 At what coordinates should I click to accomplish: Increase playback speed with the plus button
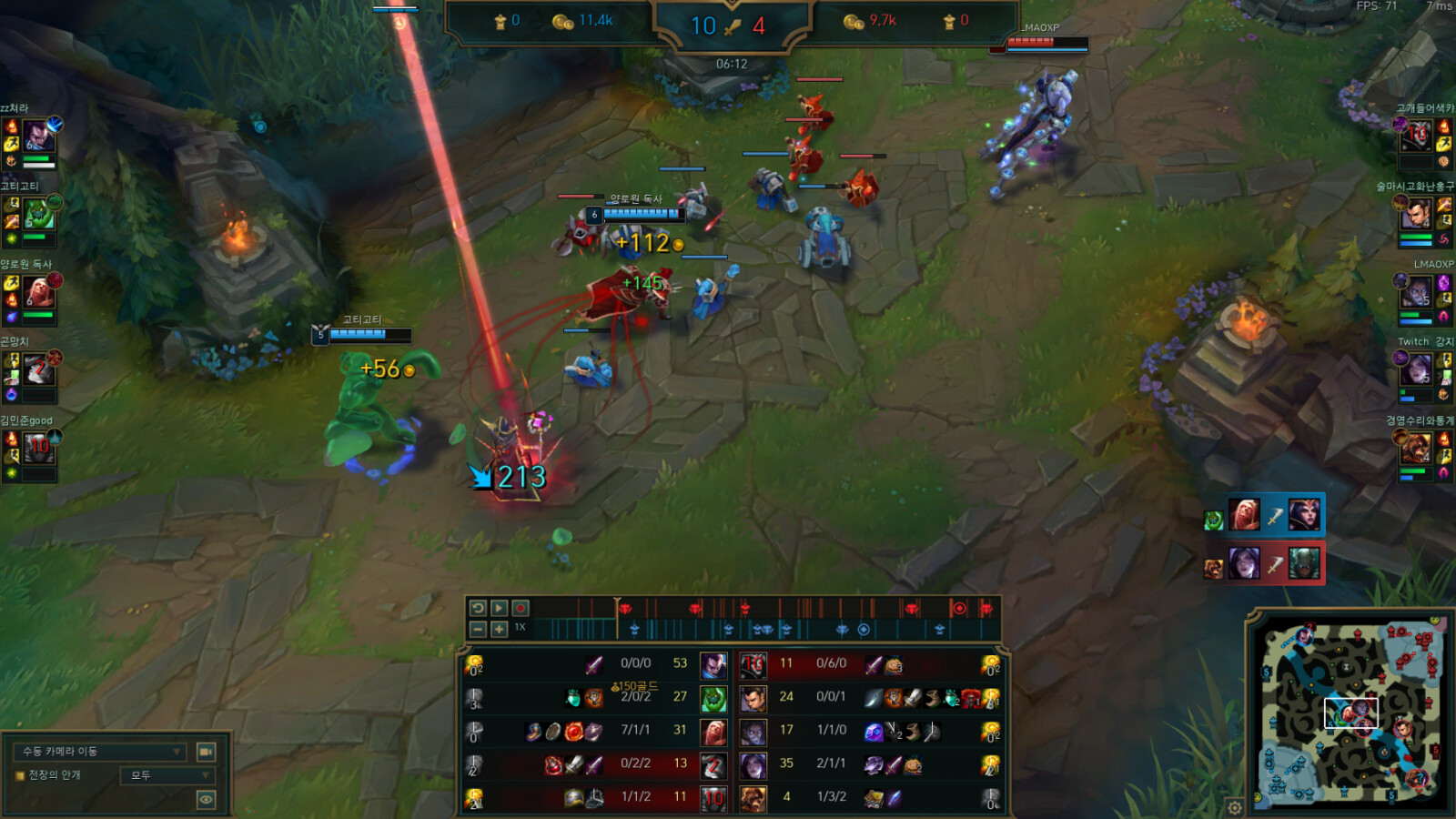pyautogui.click(x=499, y=629)
